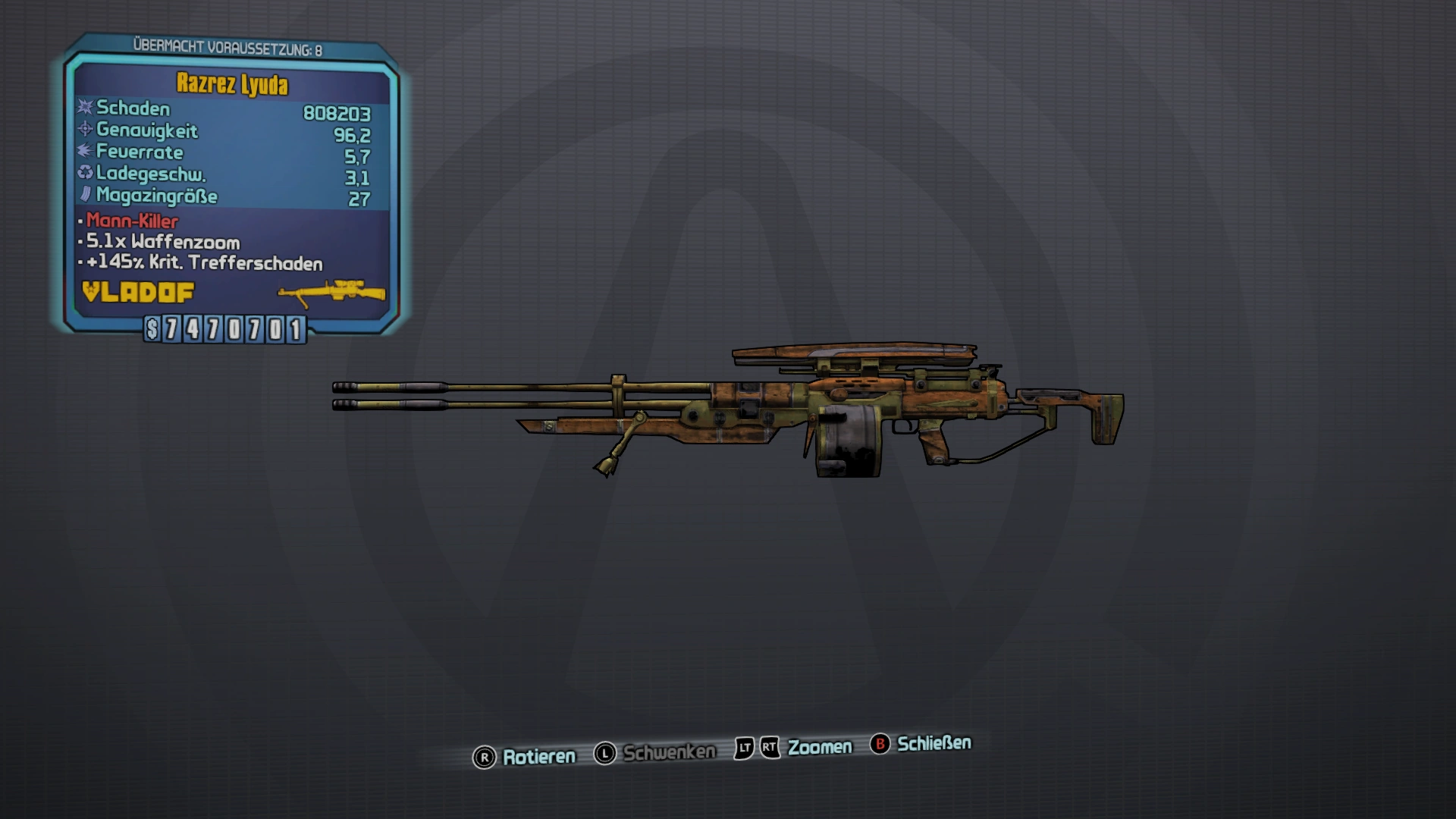Click the Feuerrate arrow icon
Viewport: 1456px width, 819px height.
pyautogui.click(x=83, y=152)
